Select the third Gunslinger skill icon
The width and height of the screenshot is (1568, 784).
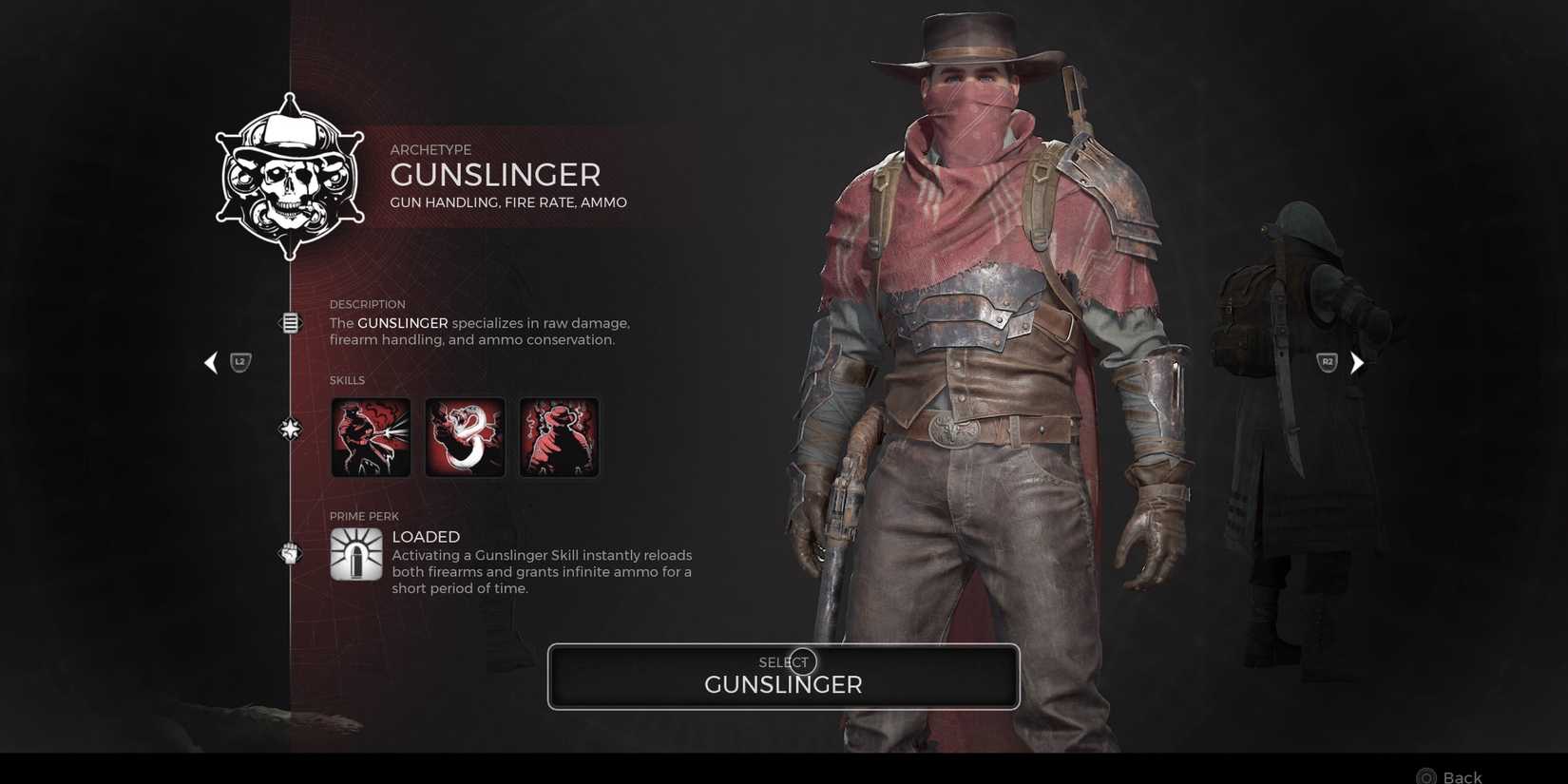pyautogui.click(x=558, y=436)
